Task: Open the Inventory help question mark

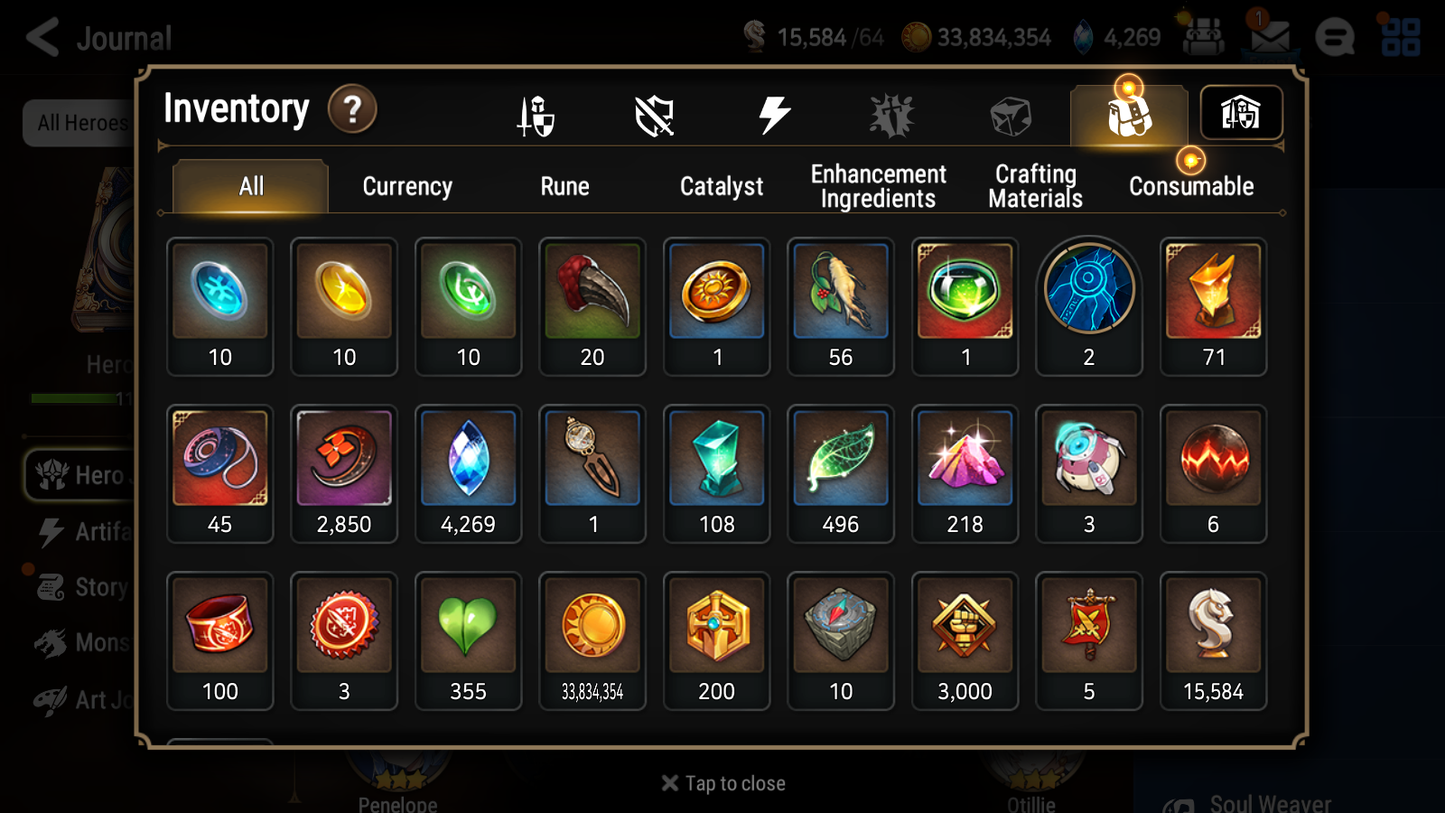Action: [x=352, y=110]
